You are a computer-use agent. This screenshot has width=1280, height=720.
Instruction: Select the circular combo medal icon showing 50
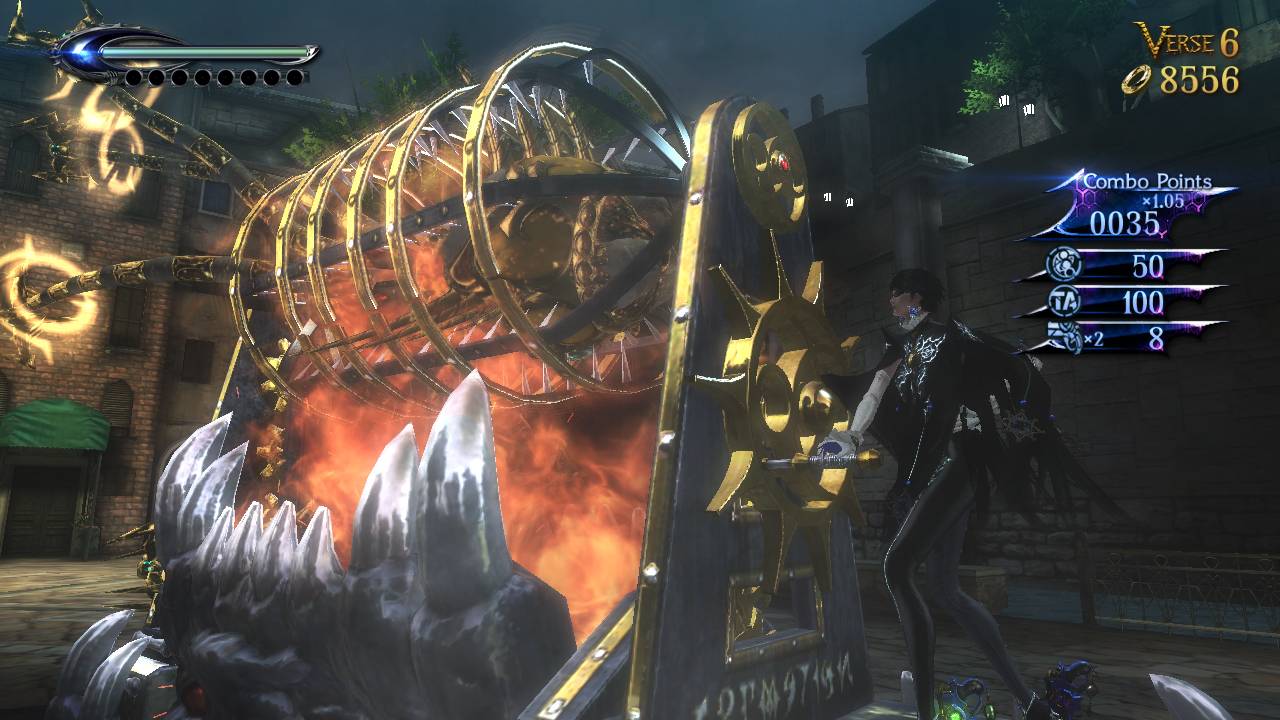click(1065, 264)
